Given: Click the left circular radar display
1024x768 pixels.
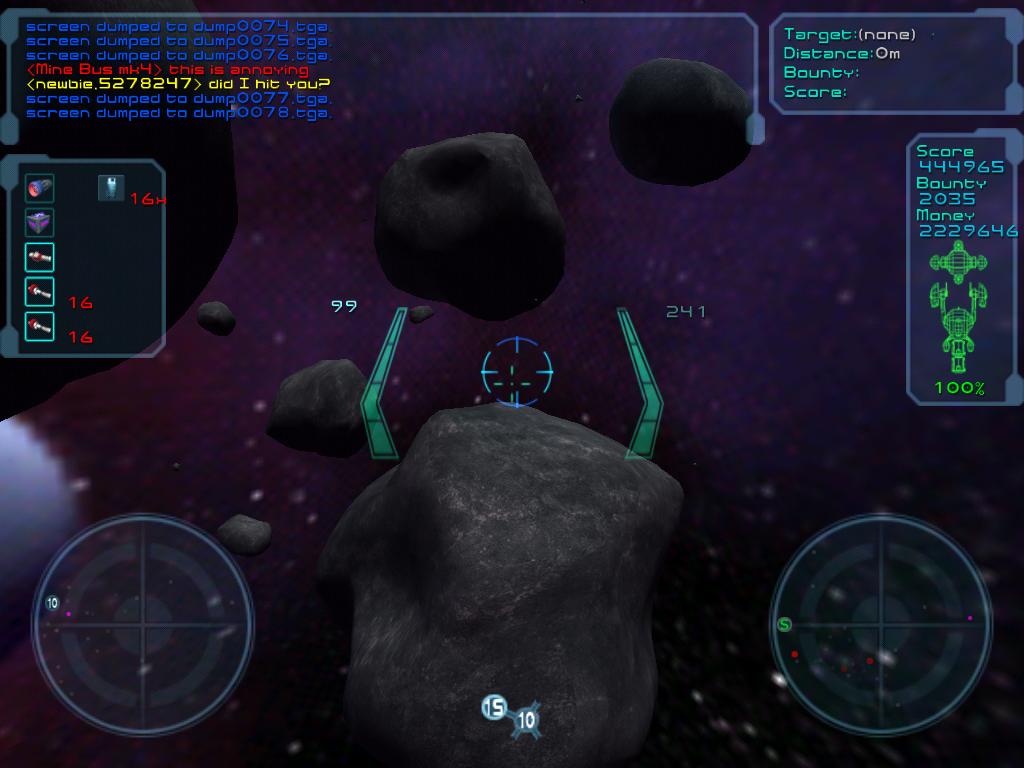Looking at the screenshot, I should [x=142, y=625].
